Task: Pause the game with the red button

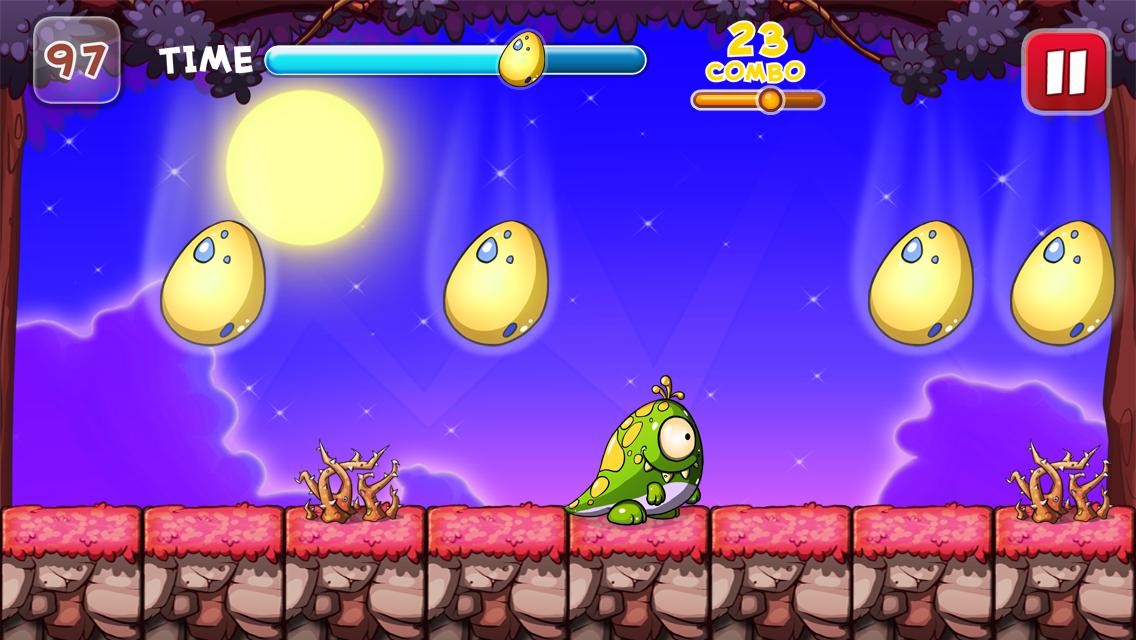Action: tap(1066, 71)
